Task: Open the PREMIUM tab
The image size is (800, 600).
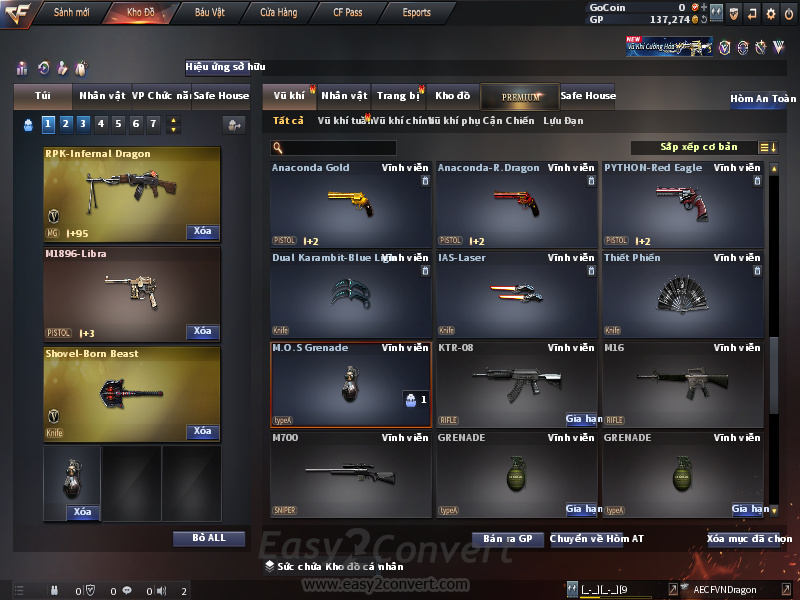Action: pyautogui.click(x=520, y=96)
